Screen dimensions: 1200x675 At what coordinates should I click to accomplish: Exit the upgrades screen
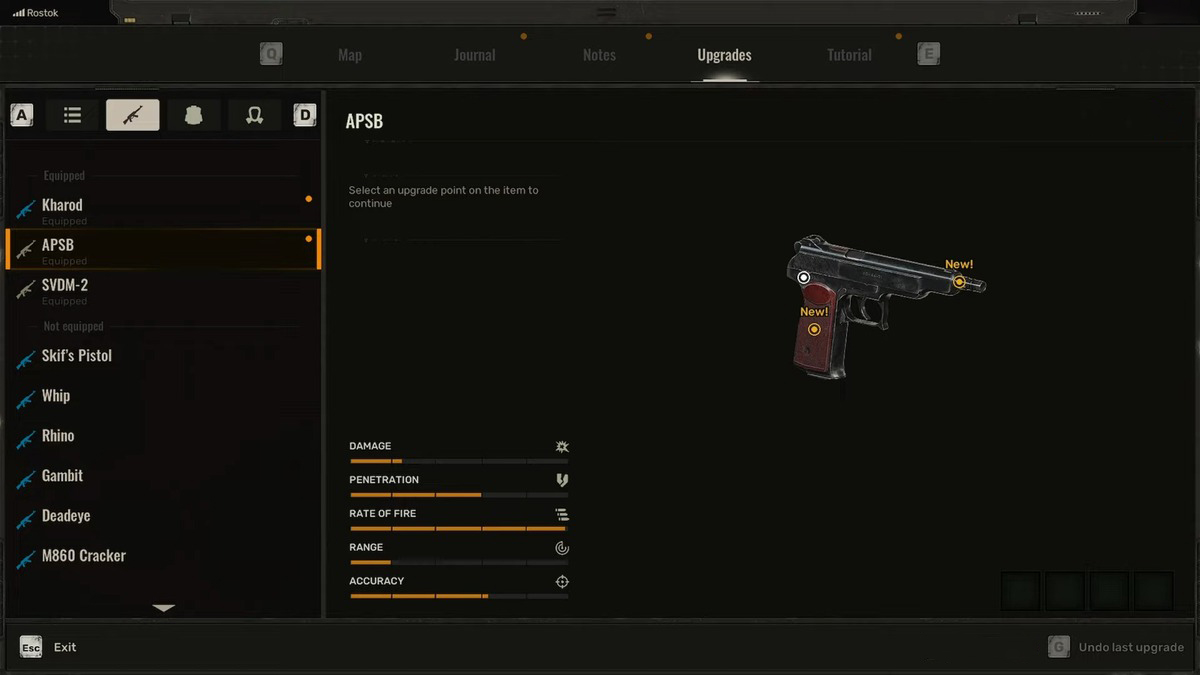[x=64, y=647]
